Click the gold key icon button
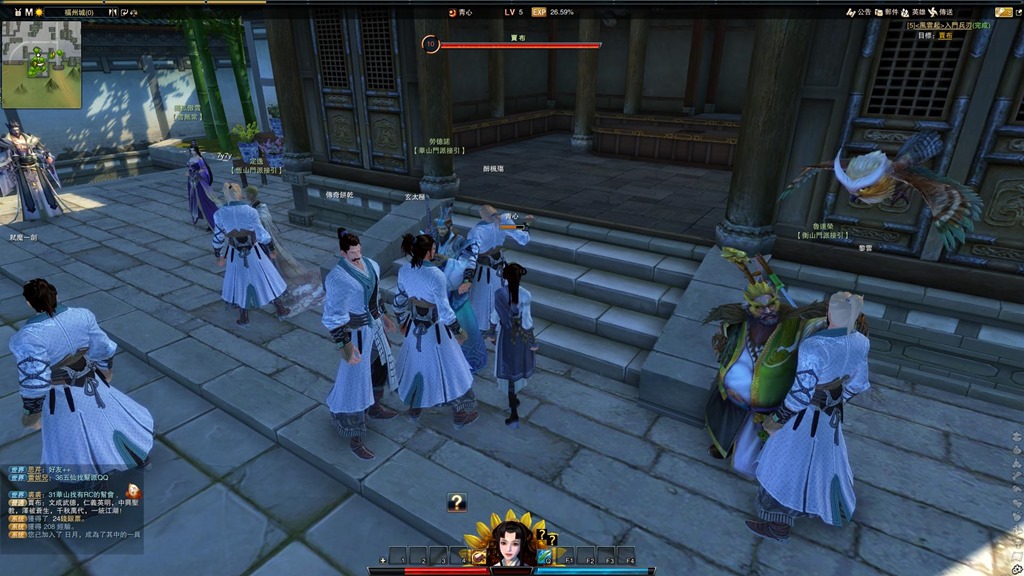 click(x=1003, y=12)
